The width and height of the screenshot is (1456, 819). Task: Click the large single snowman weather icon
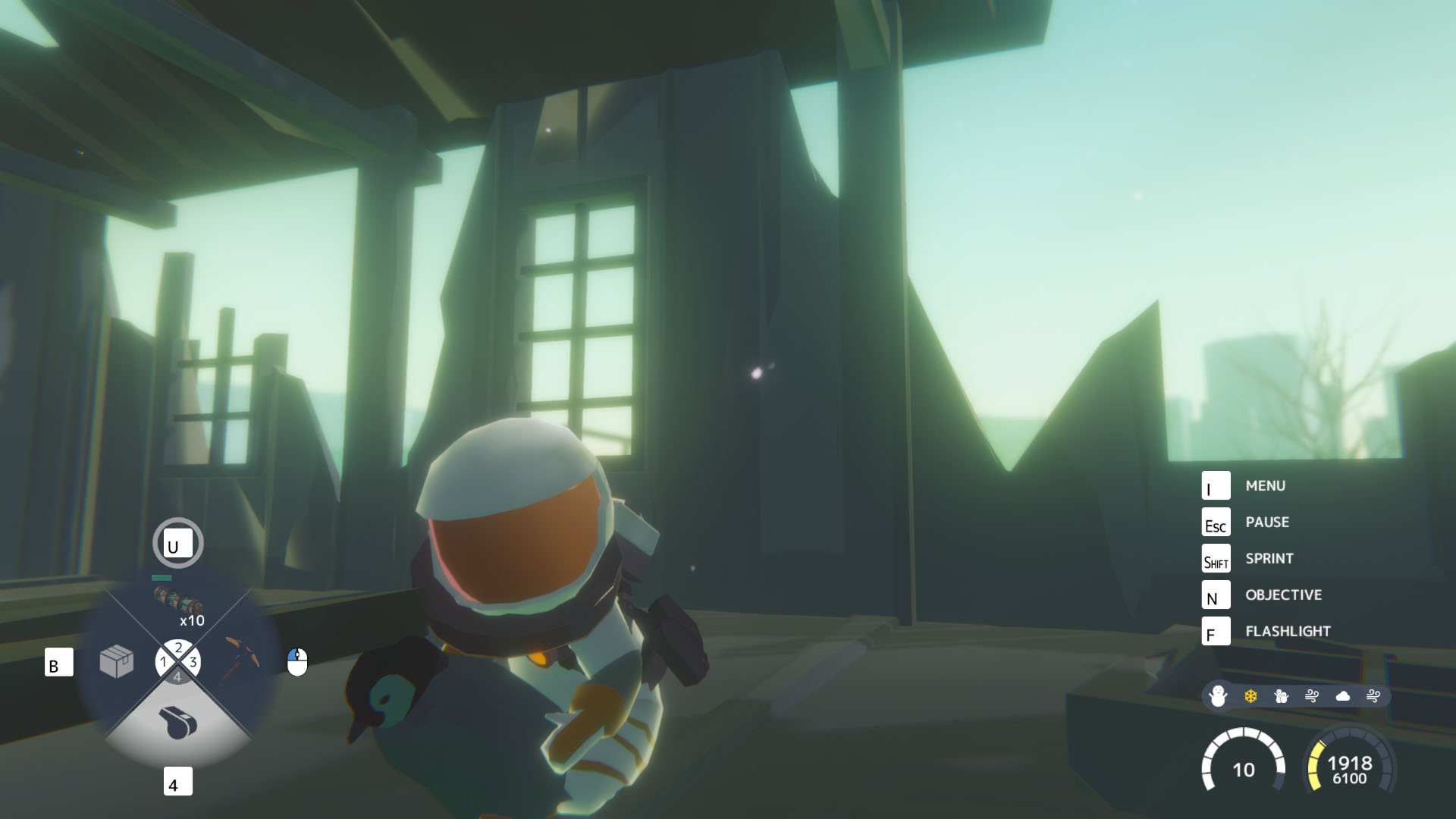pyautogui.click(x=1218, y=695)
